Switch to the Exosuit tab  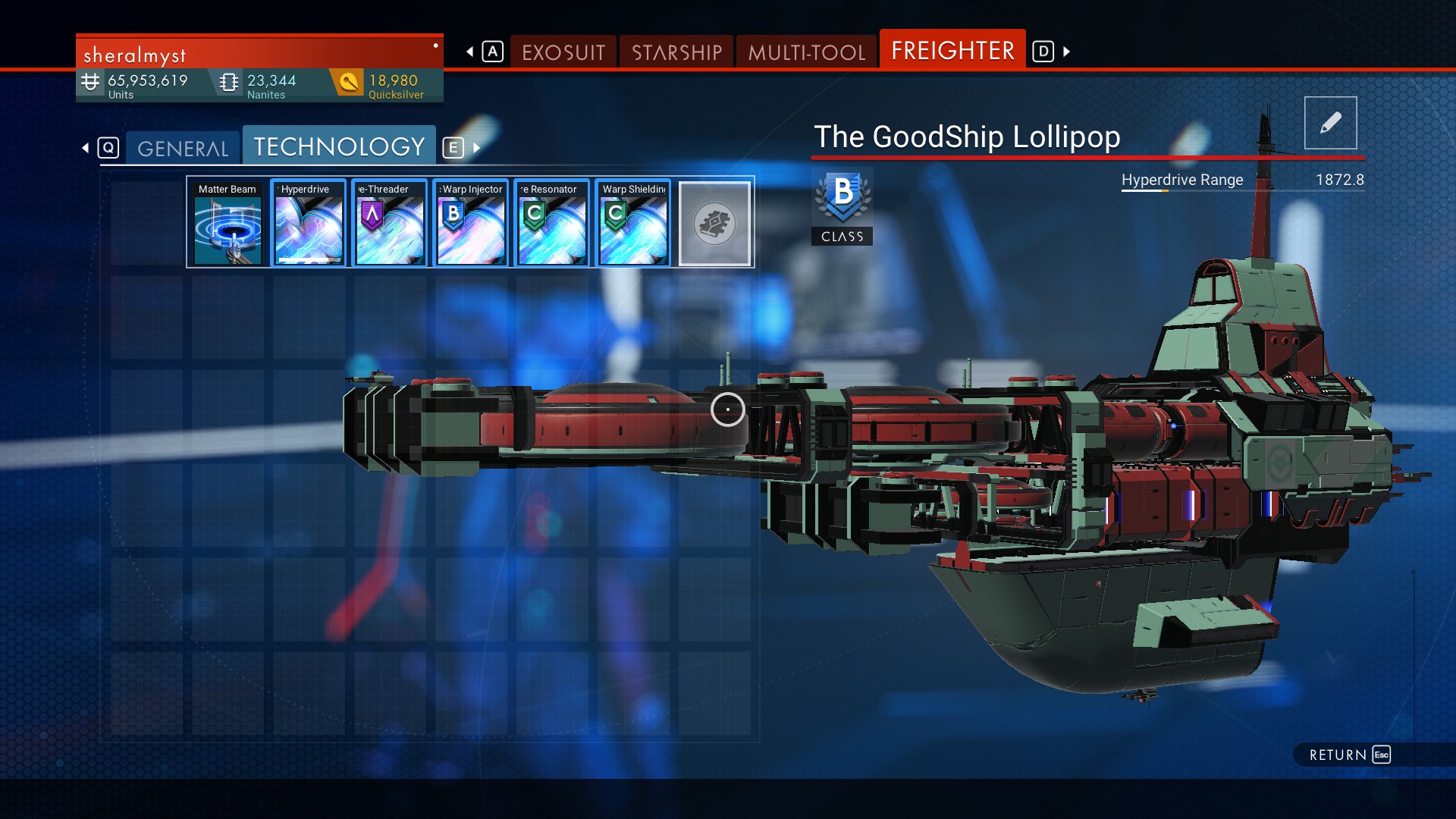coord(563,52)
